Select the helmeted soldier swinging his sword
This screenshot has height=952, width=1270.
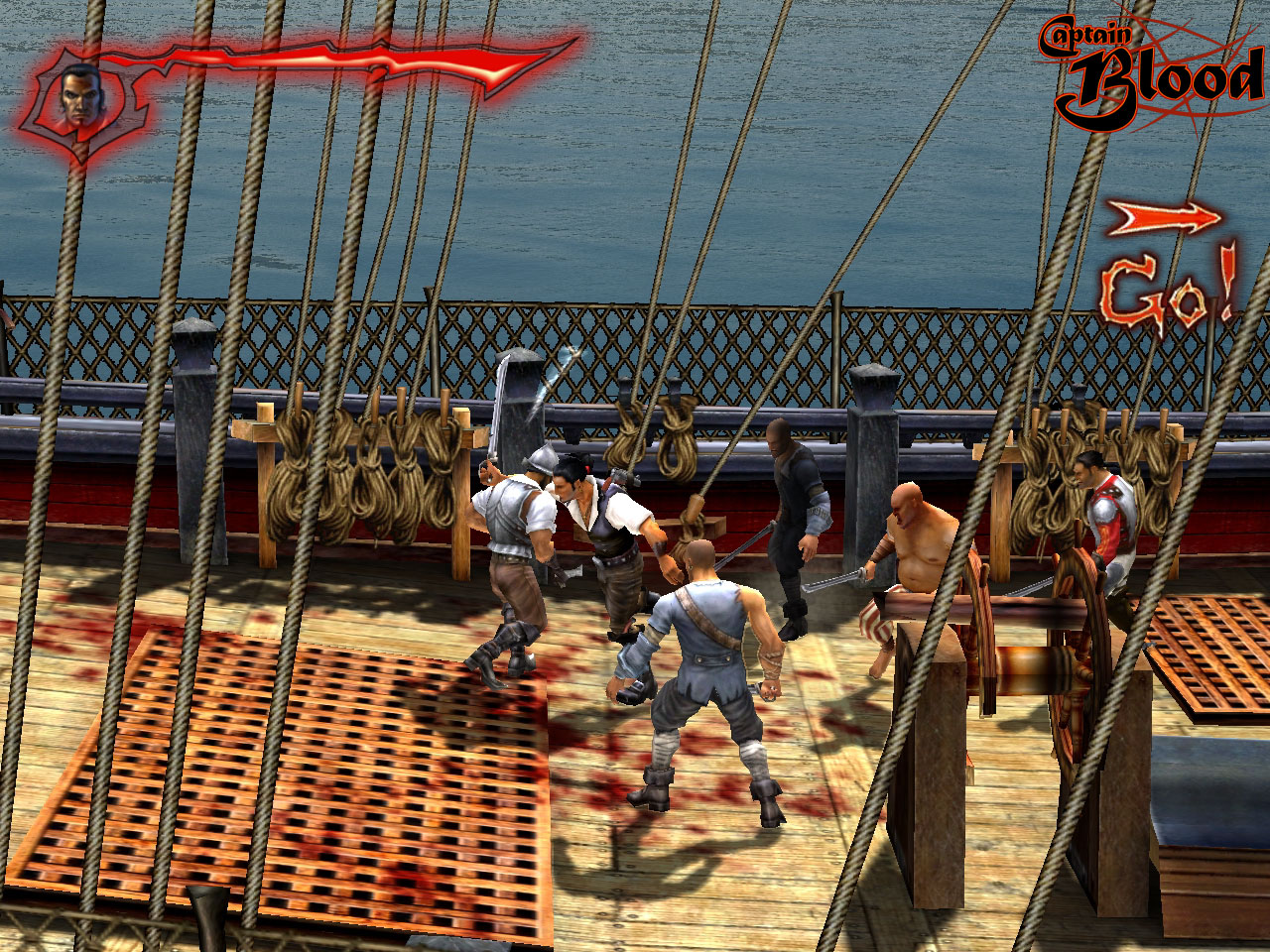pos(511,526)
